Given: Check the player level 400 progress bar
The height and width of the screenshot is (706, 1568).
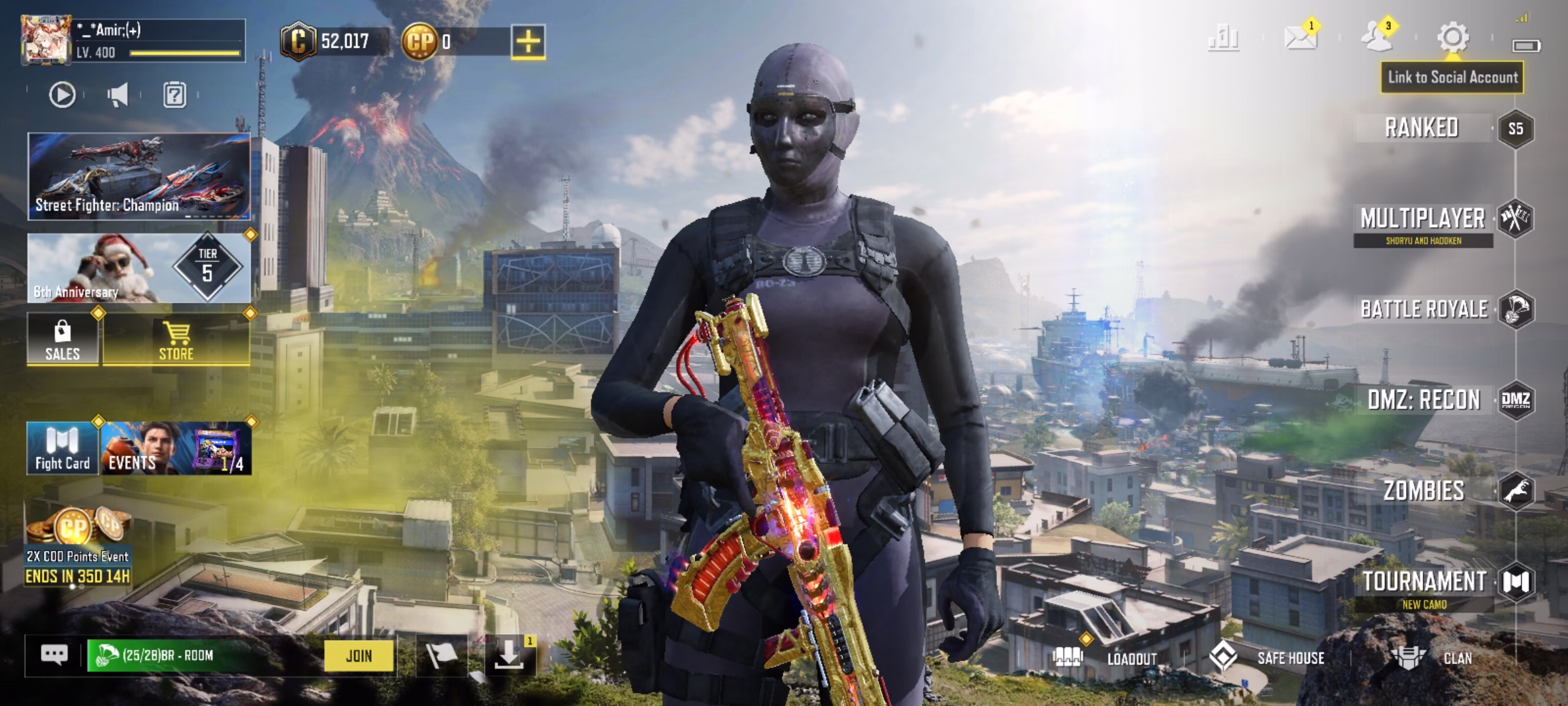Looking at the screenshot, I should pyautogui.click(x=183, y=54).
